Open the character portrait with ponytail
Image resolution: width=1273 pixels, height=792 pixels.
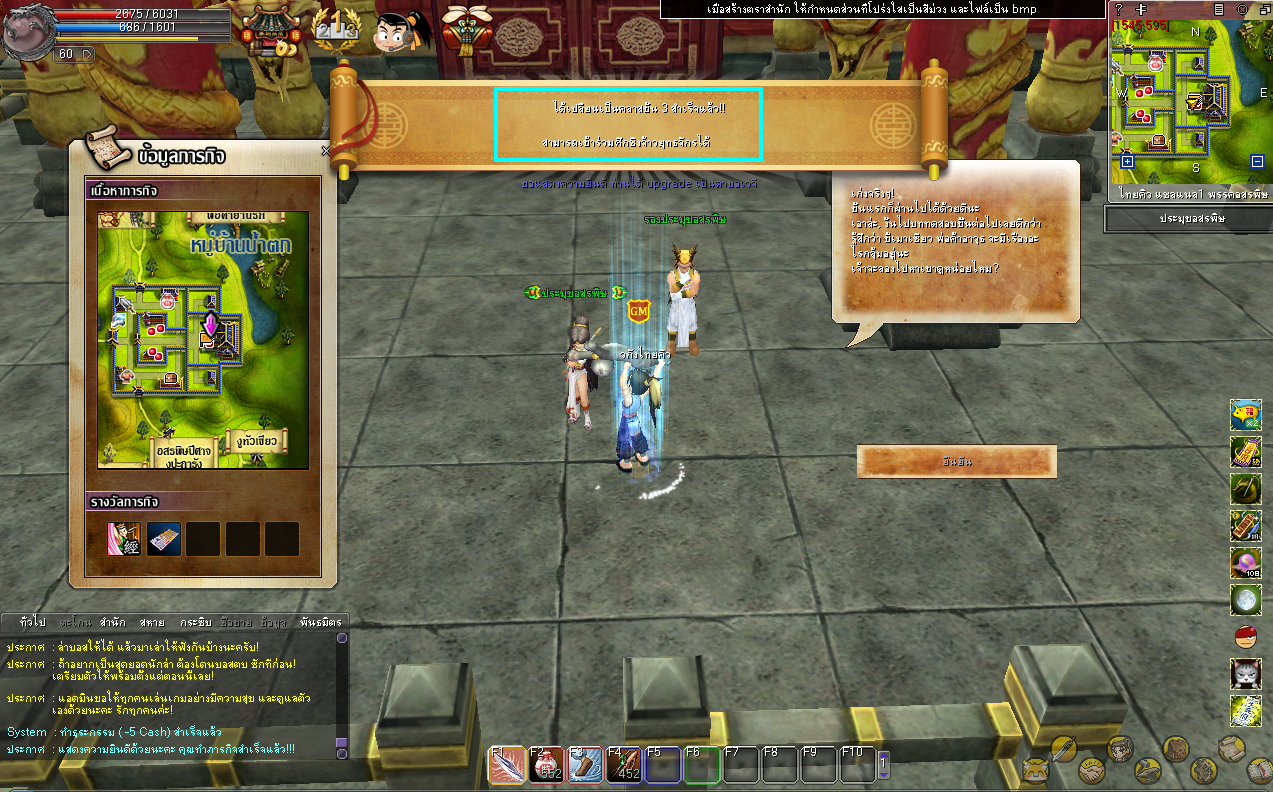[x=400, y=32]
